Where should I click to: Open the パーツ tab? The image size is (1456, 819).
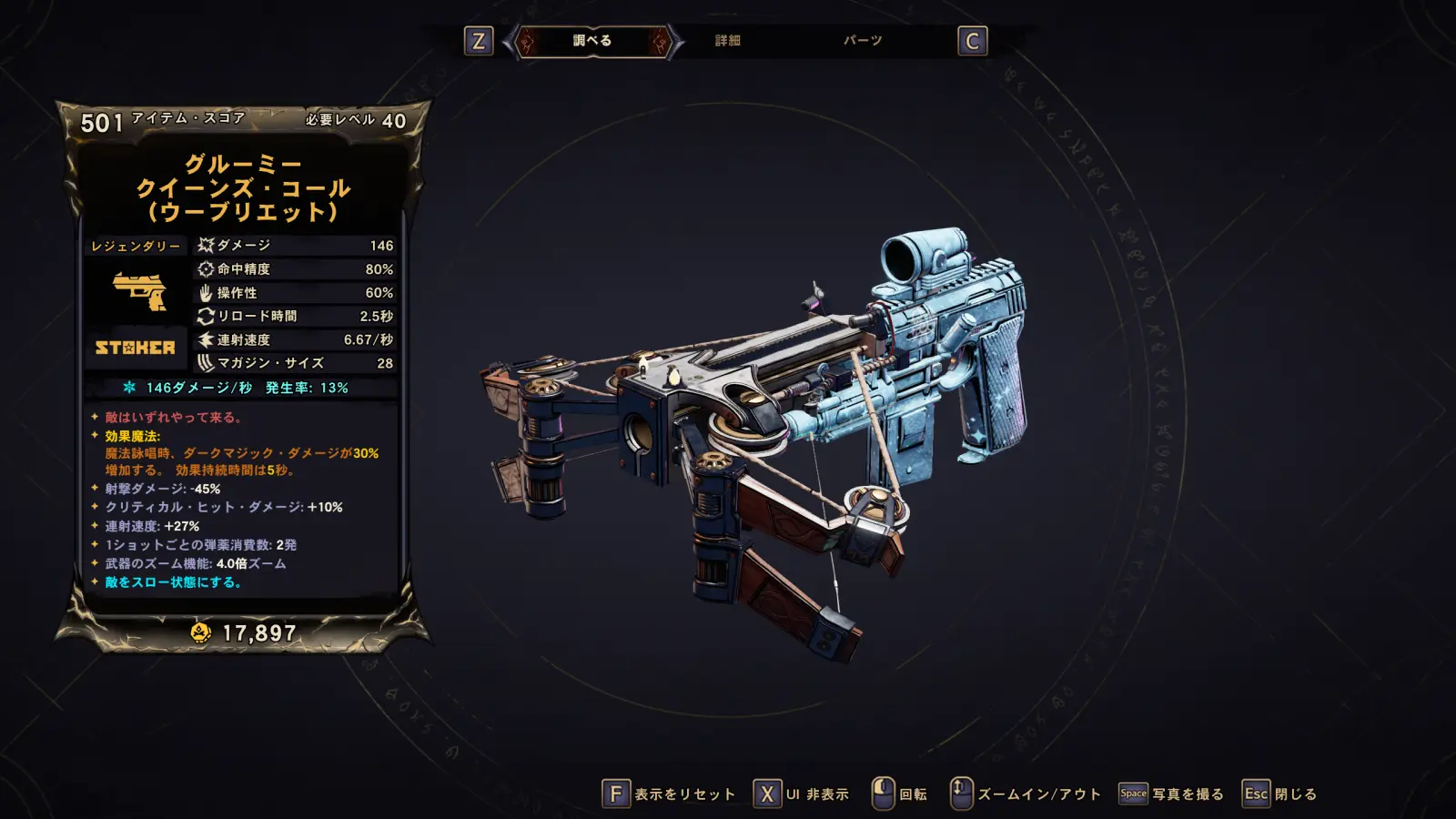click(863, 41)
